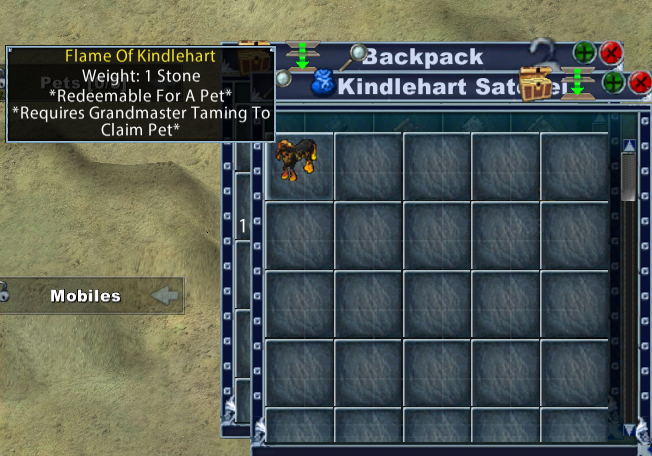This screenshot has width=652, height=456.
Task: Click the satchel's scrollbar up arrow
Action: [x=629, y=146]
